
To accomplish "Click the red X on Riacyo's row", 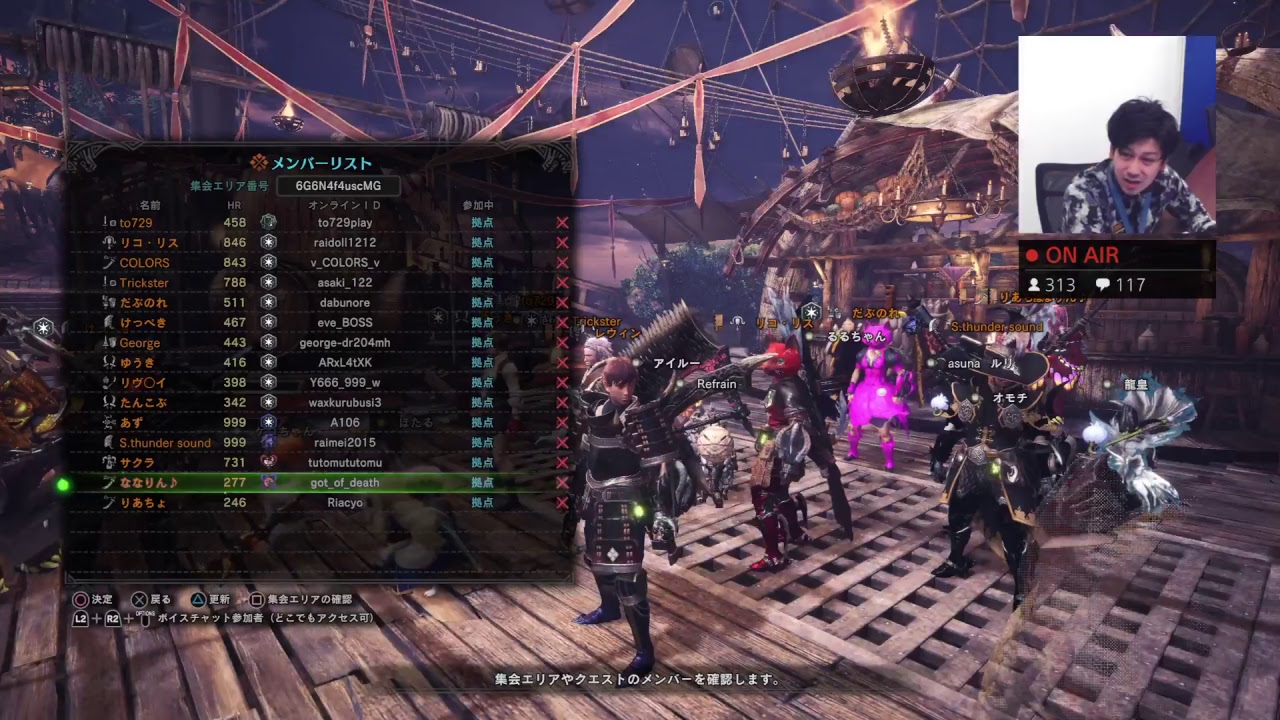I will [x=562, y=503].
